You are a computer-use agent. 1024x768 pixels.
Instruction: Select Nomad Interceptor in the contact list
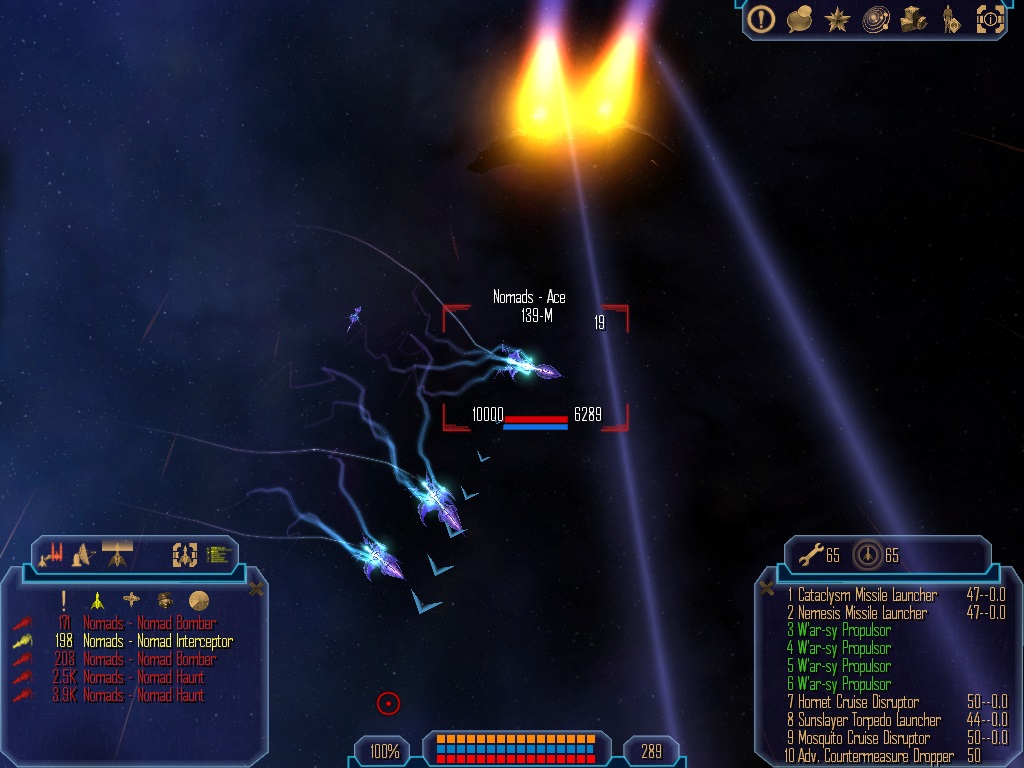point(157,642)
